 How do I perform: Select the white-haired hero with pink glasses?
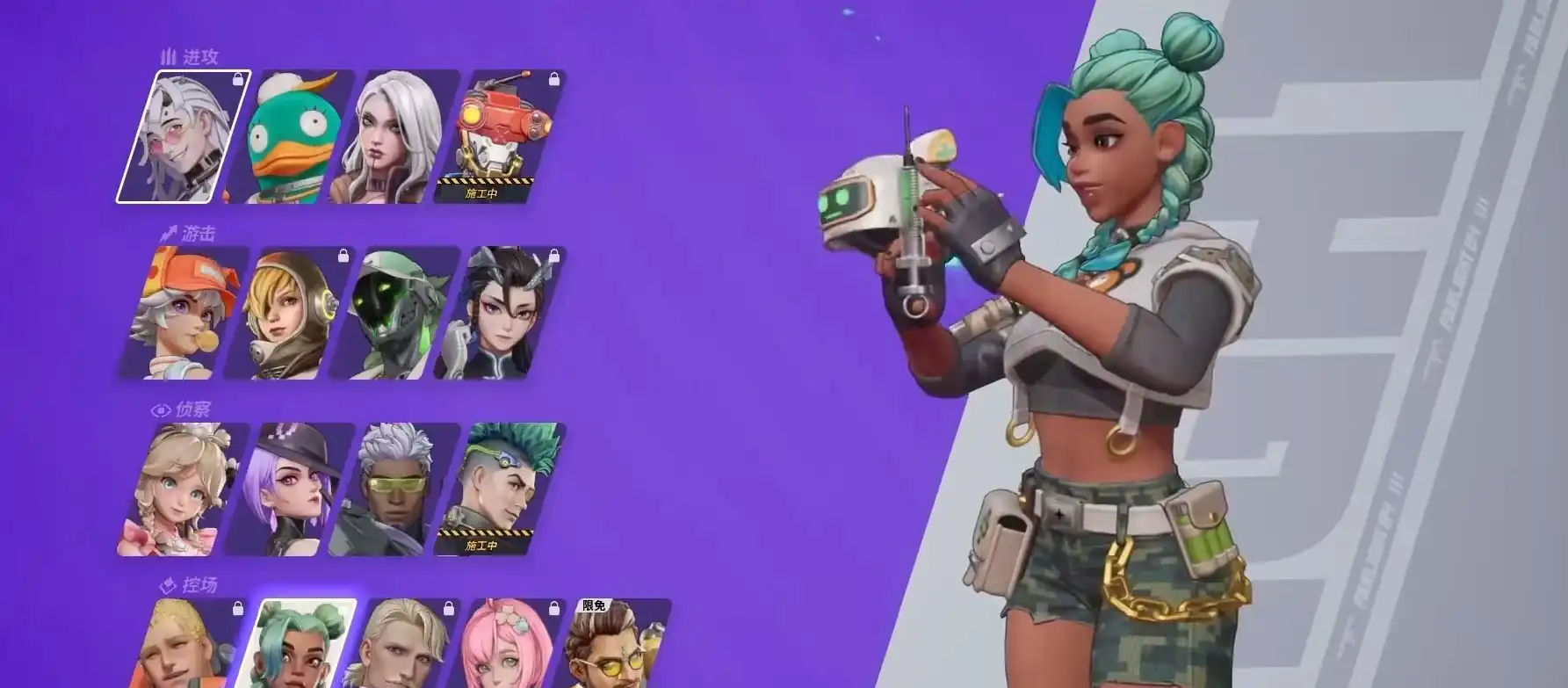pos(184,136)
